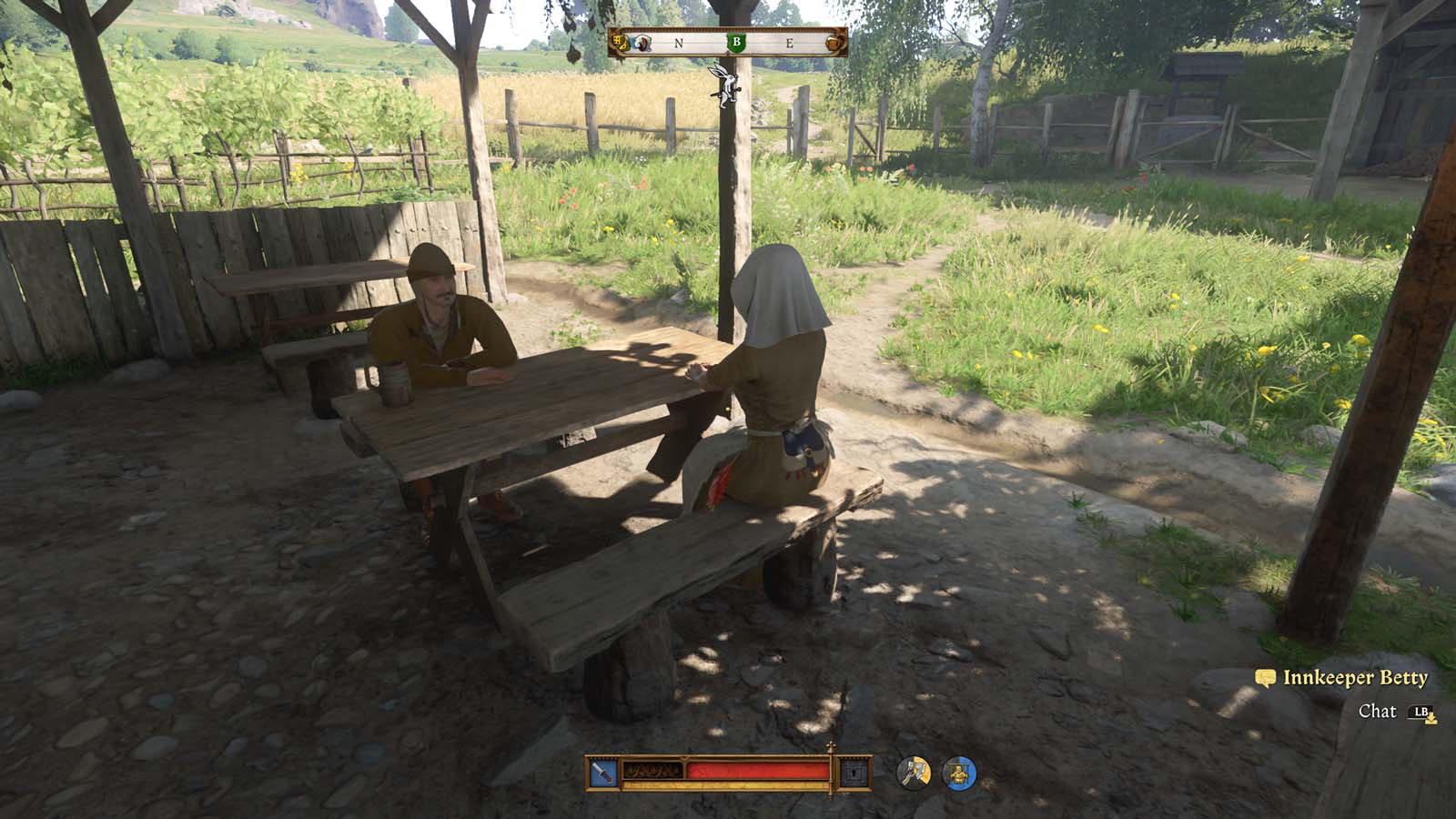Click the letter E on the compass bar
Screen dimensions: 1456x819
[790, 43]
